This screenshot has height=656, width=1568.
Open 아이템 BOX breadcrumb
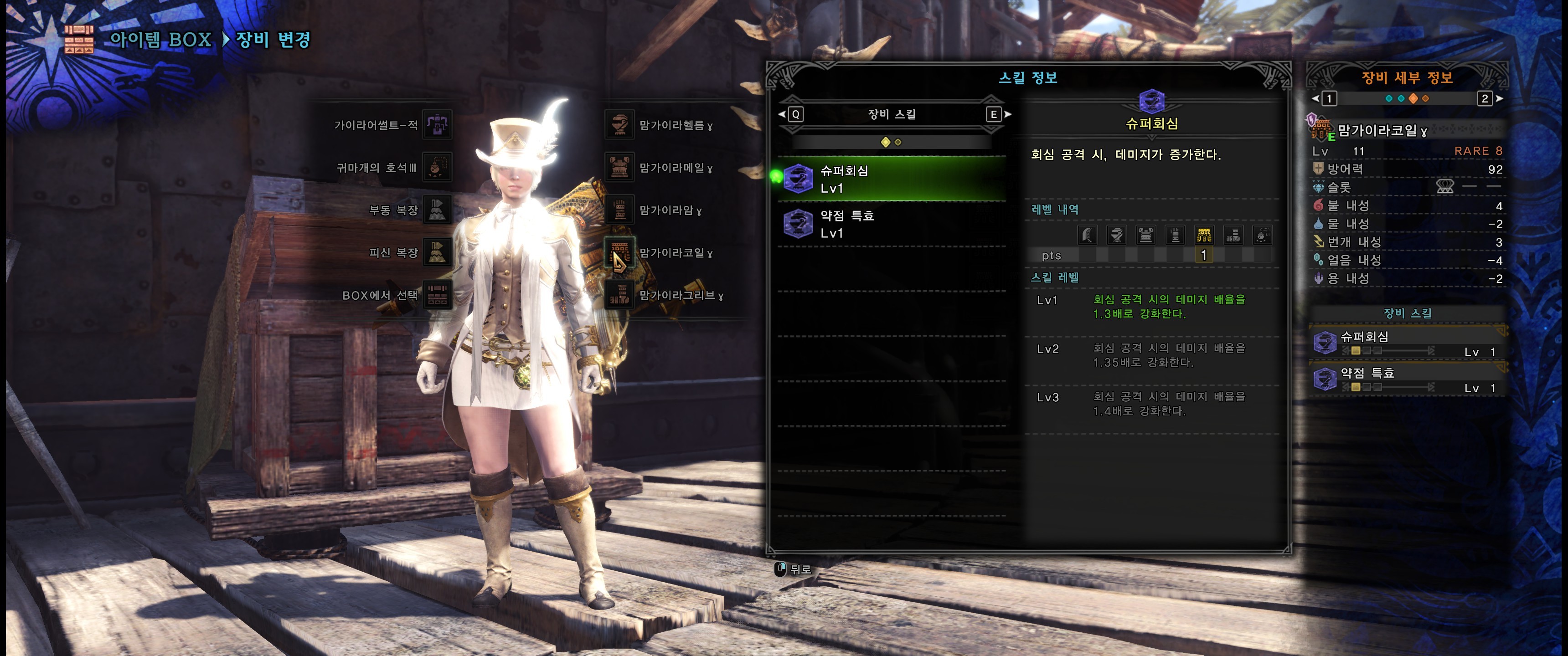(160, 40)
